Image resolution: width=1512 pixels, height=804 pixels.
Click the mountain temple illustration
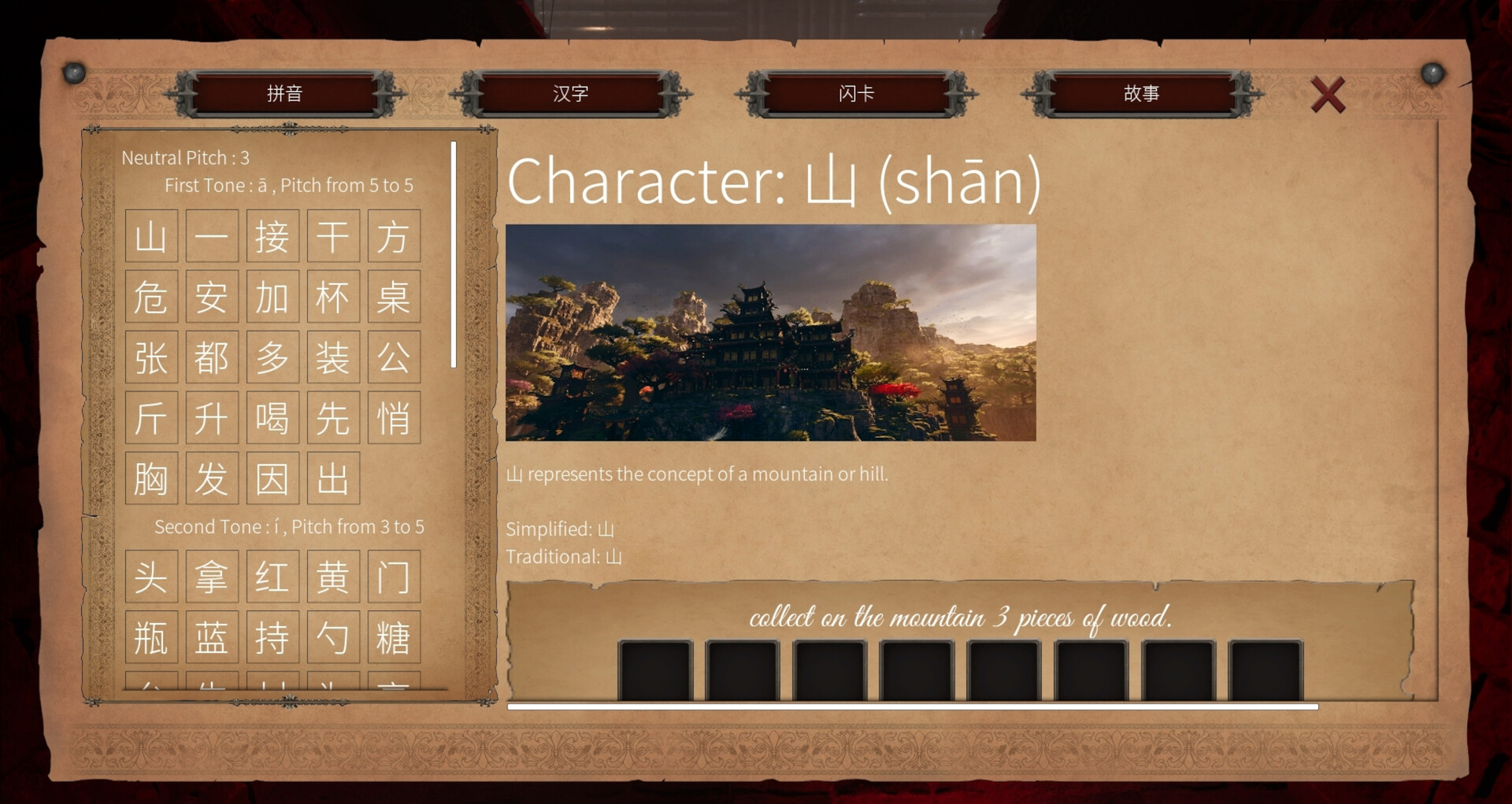(x=770, y=331)
